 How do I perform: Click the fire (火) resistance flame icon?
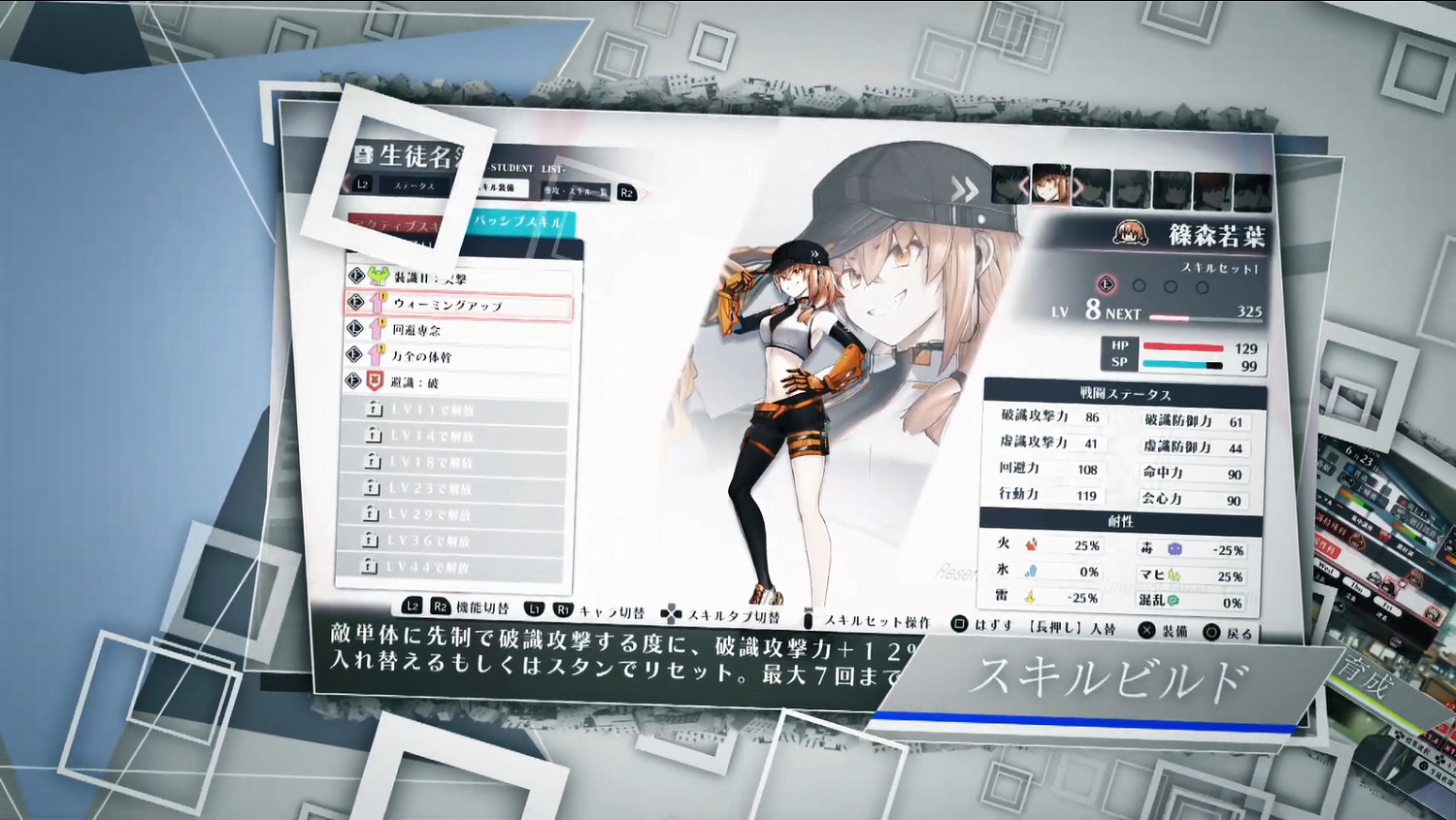pyautogui.click(x=1034, y=545)
